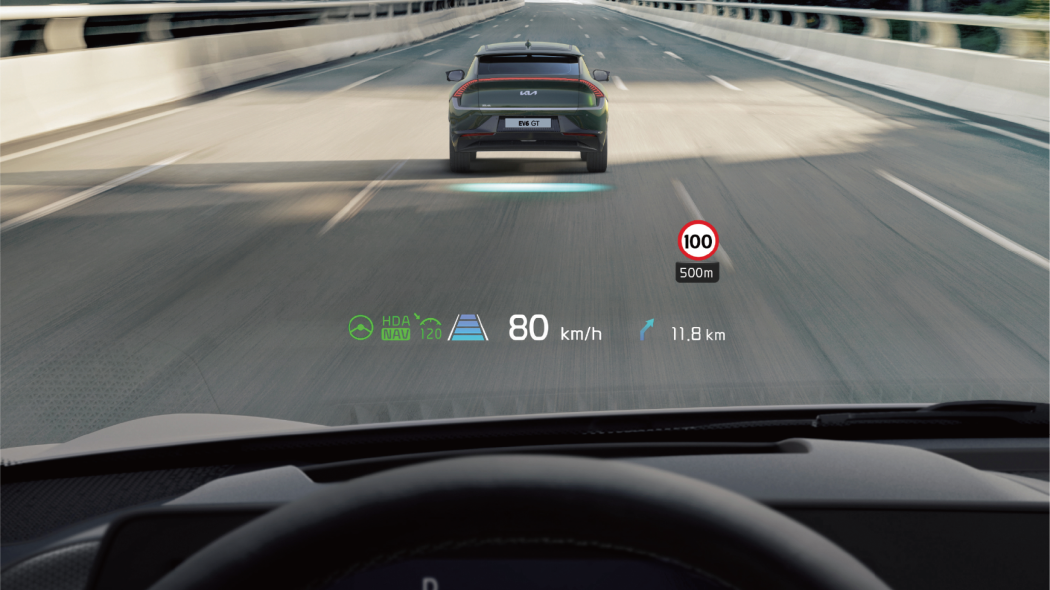The height and width of the screenshot is (590, 1050).
Task: Click the cruise set speed 120 icon
Action: click(430, 328)
